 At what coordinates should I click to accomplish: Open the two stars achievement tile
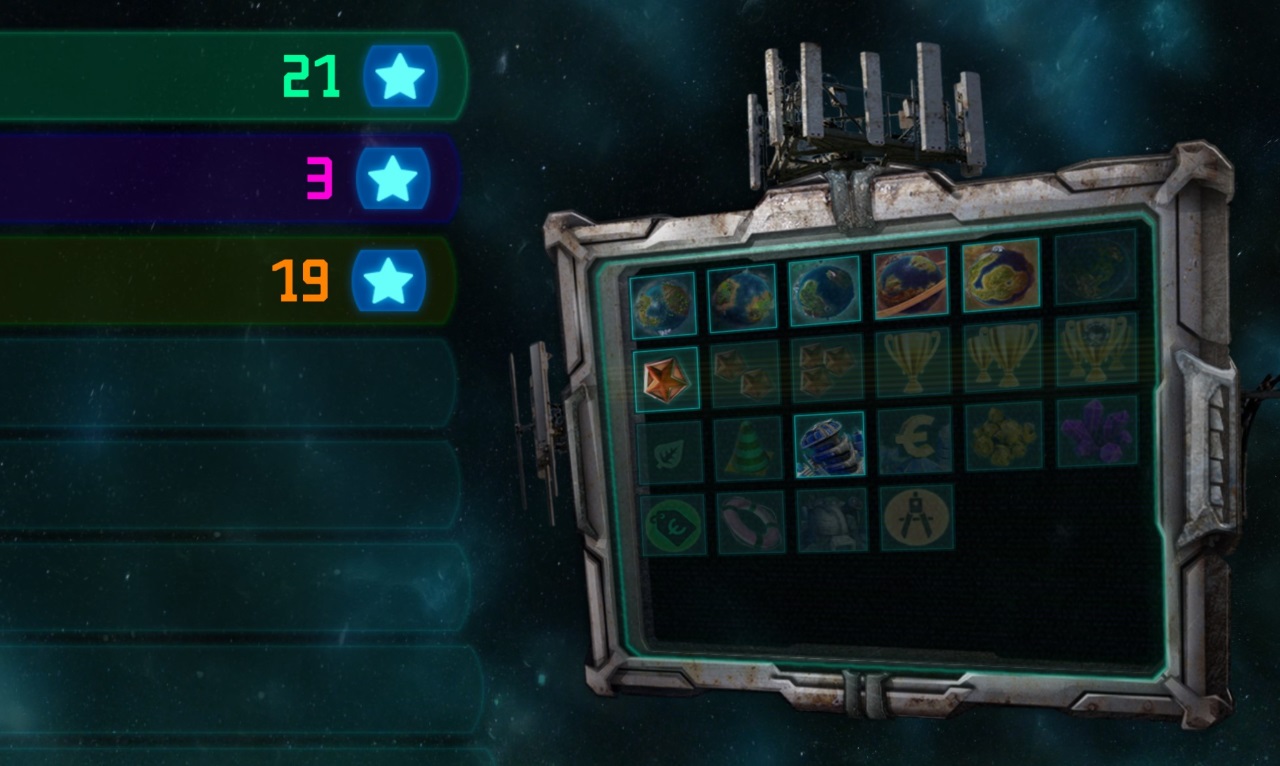(x=745, y=373)
